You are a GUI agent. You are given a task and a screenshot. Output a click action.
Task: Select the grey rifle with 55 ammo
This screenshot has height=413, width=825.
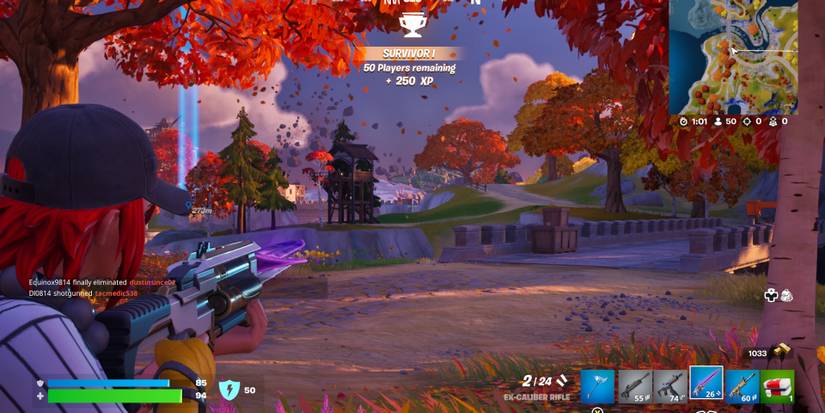click(x=634, y=385)
